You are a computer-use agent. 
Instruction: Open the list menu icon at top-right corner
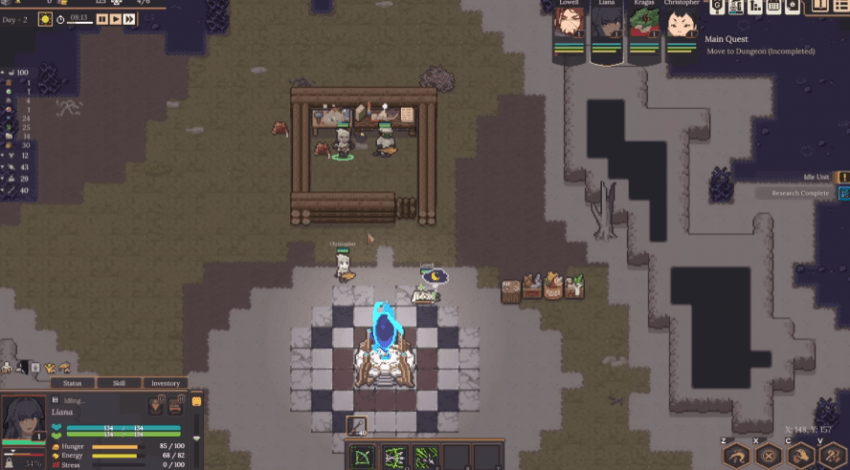840,6
